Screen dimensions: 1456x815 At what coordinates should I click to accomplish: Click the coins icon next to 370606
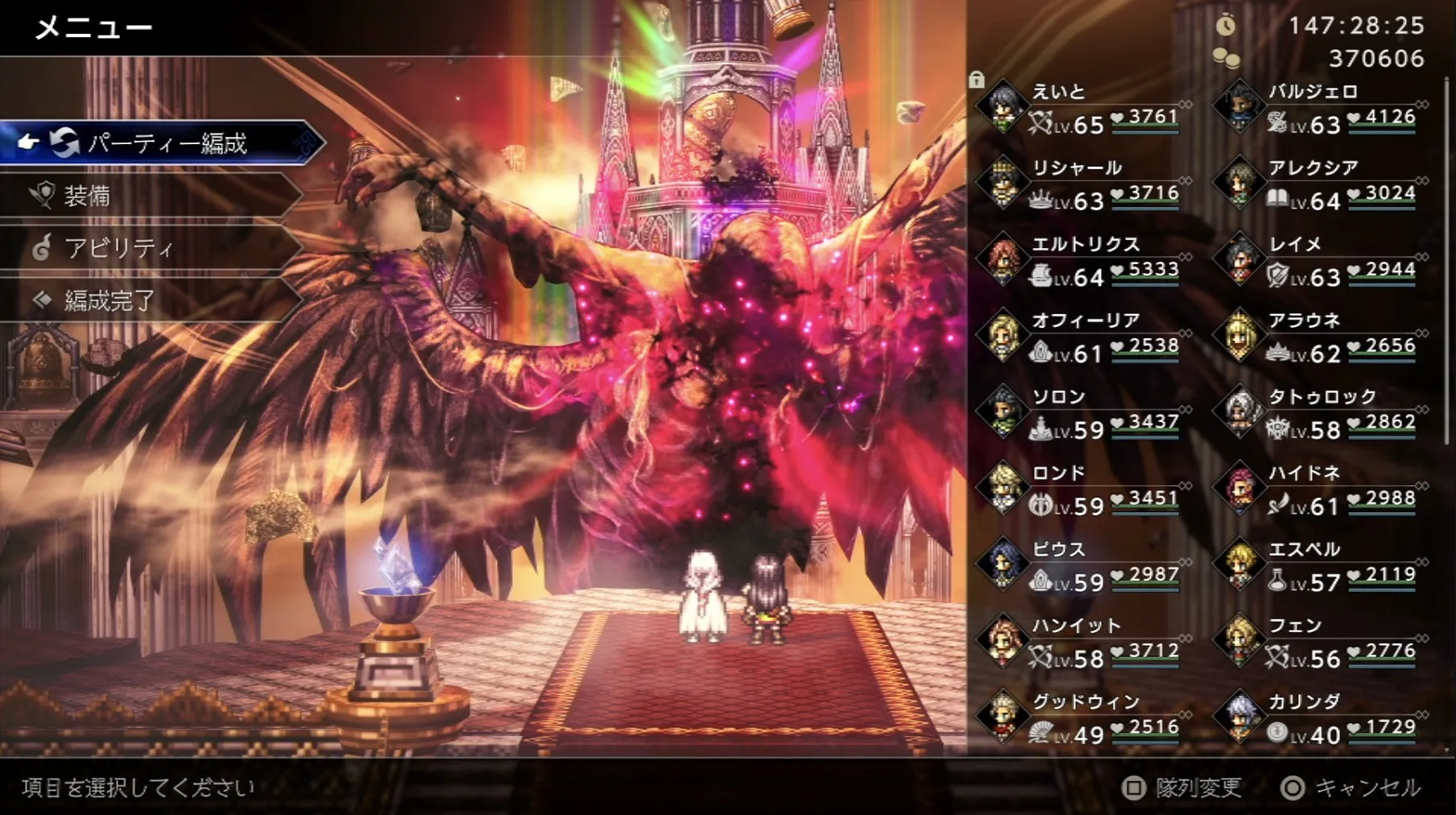1227,58
